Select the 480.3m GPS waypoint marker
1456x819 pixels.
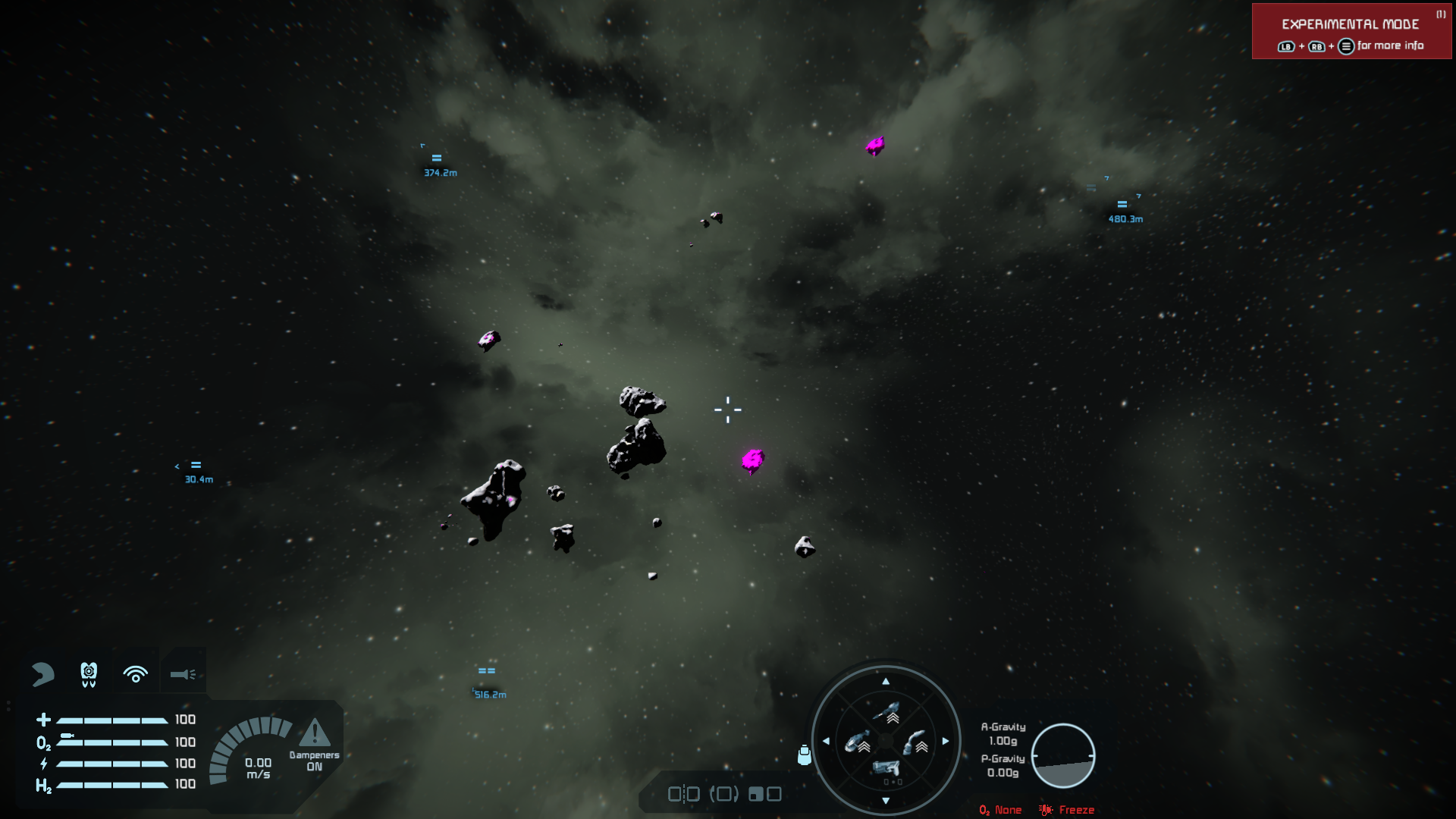1122,205
